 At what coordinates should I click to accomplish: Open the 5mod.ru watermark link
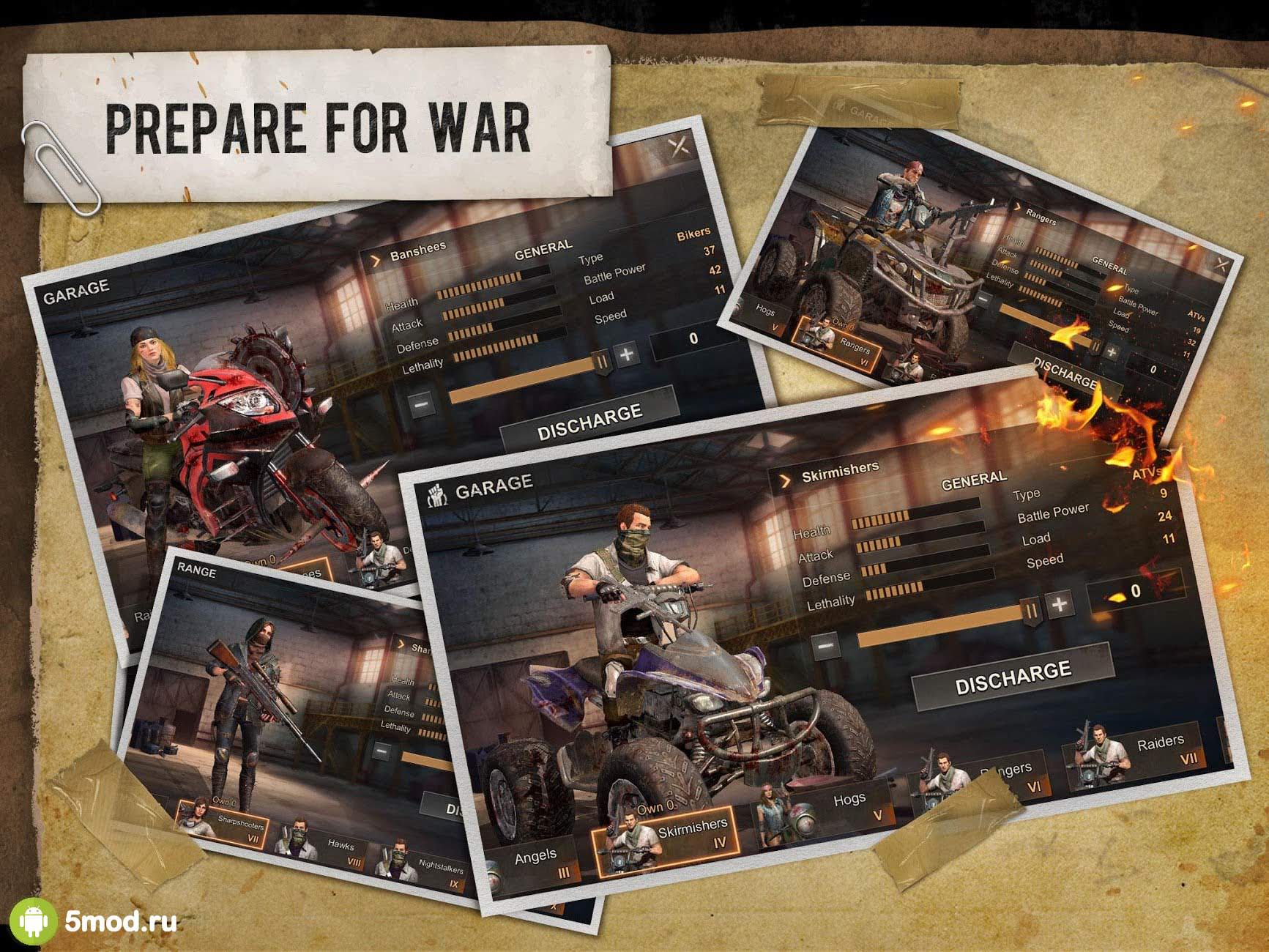point(120,920)
